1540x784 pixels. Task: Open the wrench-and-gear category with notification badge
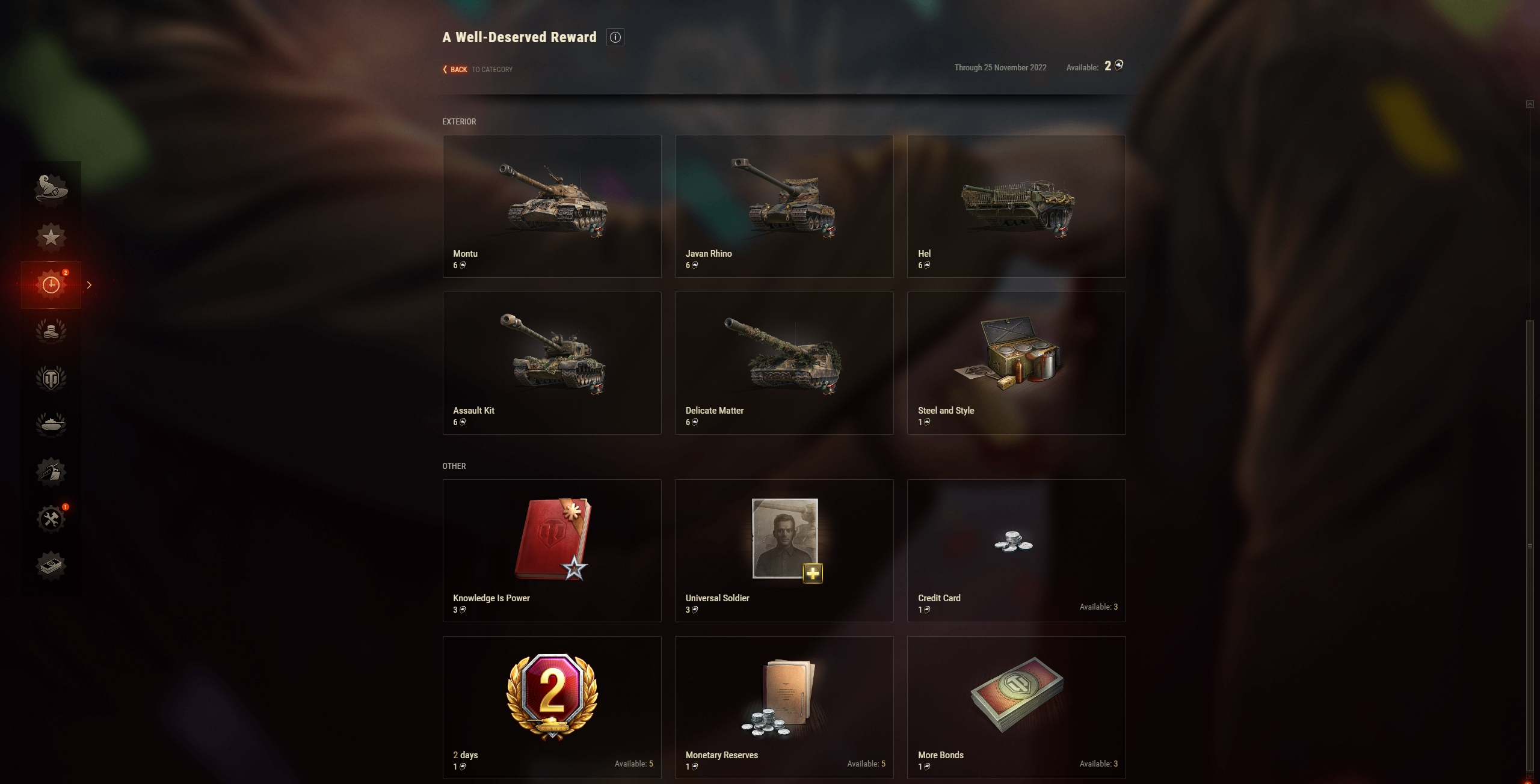coord(51,518)
